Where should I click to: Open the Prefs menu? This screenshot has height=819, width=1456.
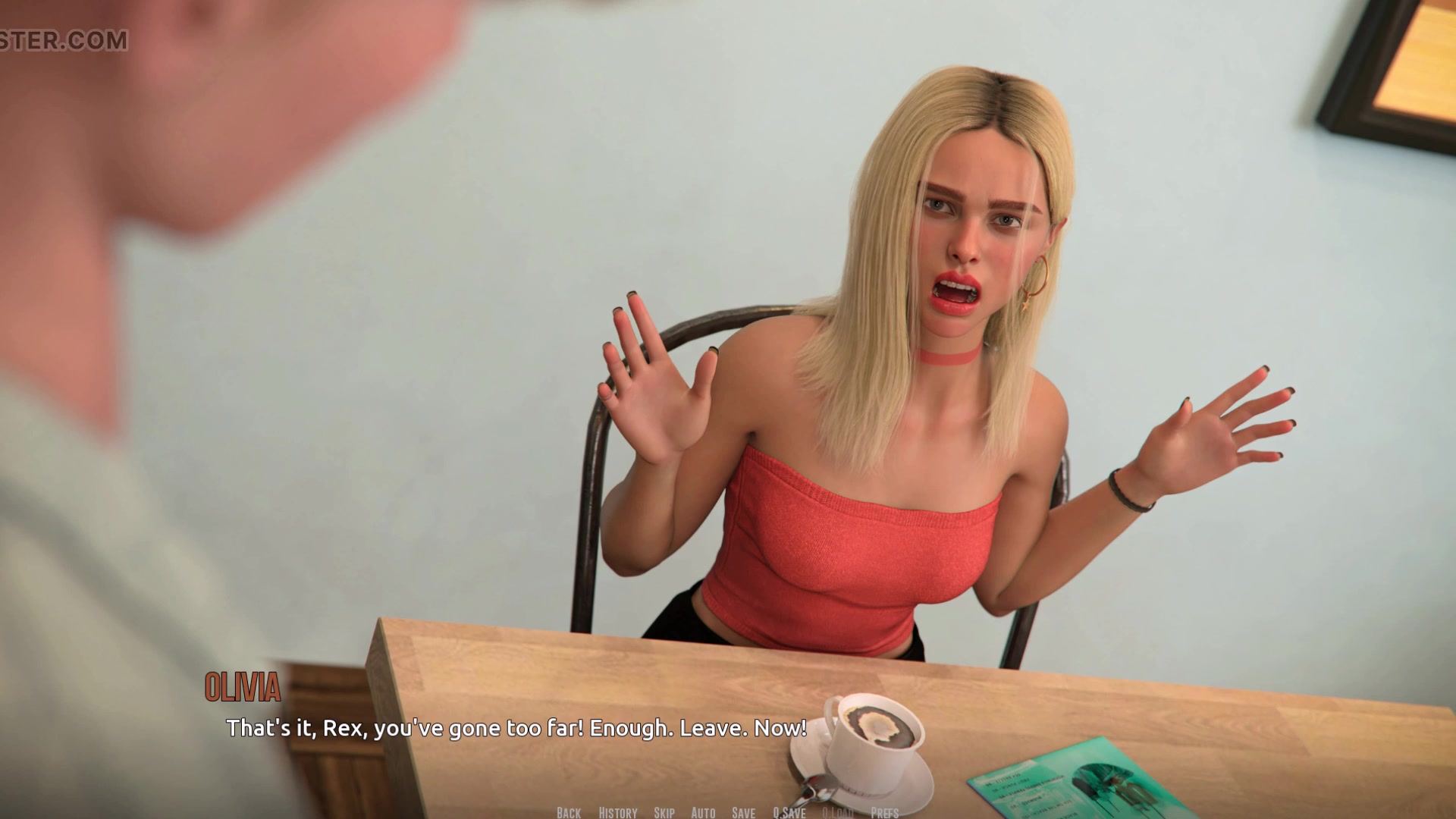coord(884,813)
